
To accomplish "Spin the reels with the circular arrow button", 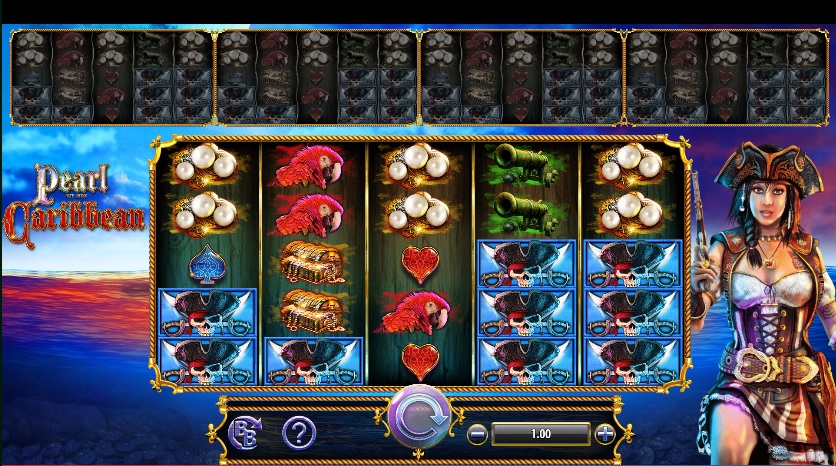I will tap(421, 423).
